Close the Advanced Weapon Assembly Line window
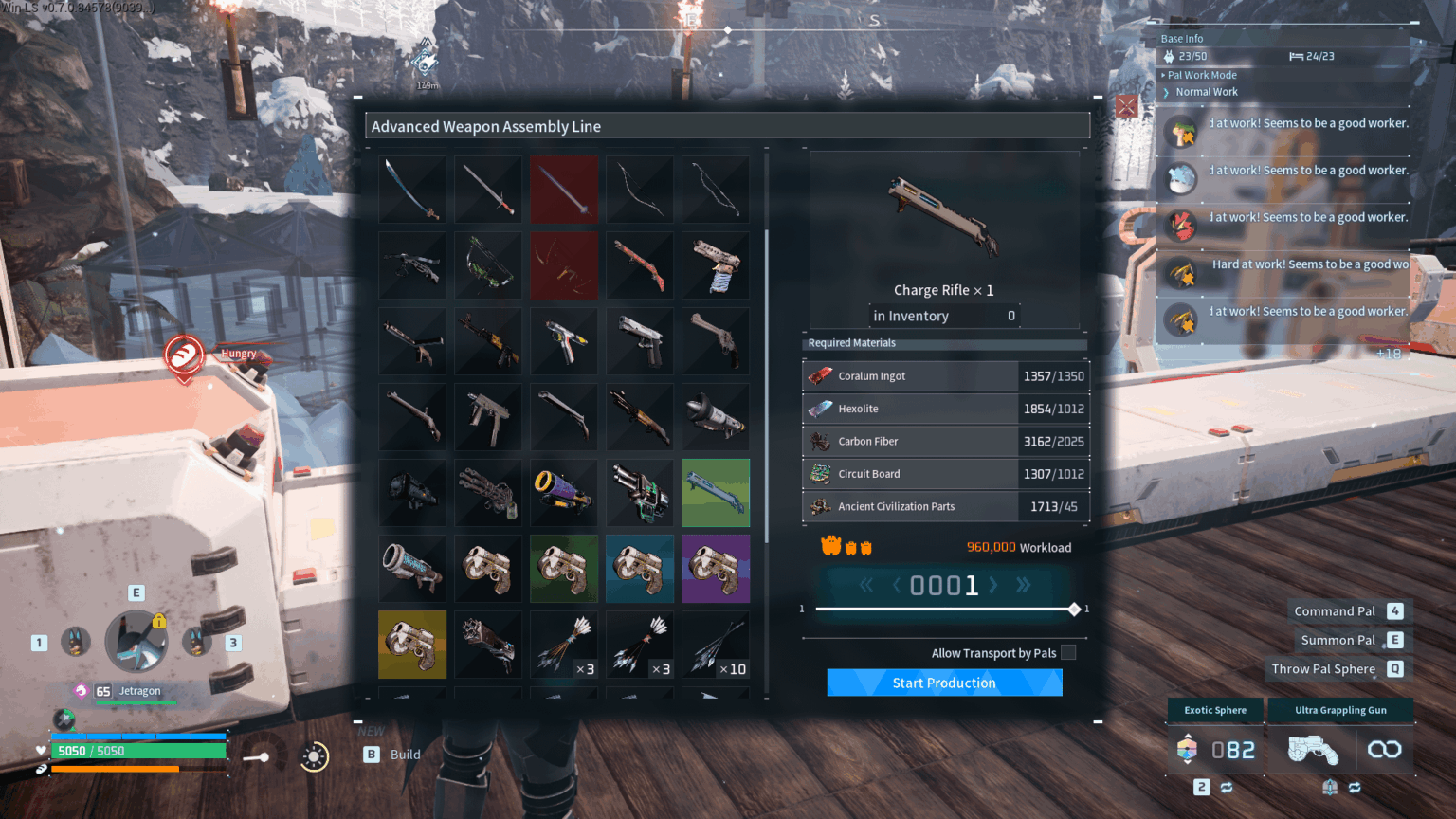 pos(1126,105)
